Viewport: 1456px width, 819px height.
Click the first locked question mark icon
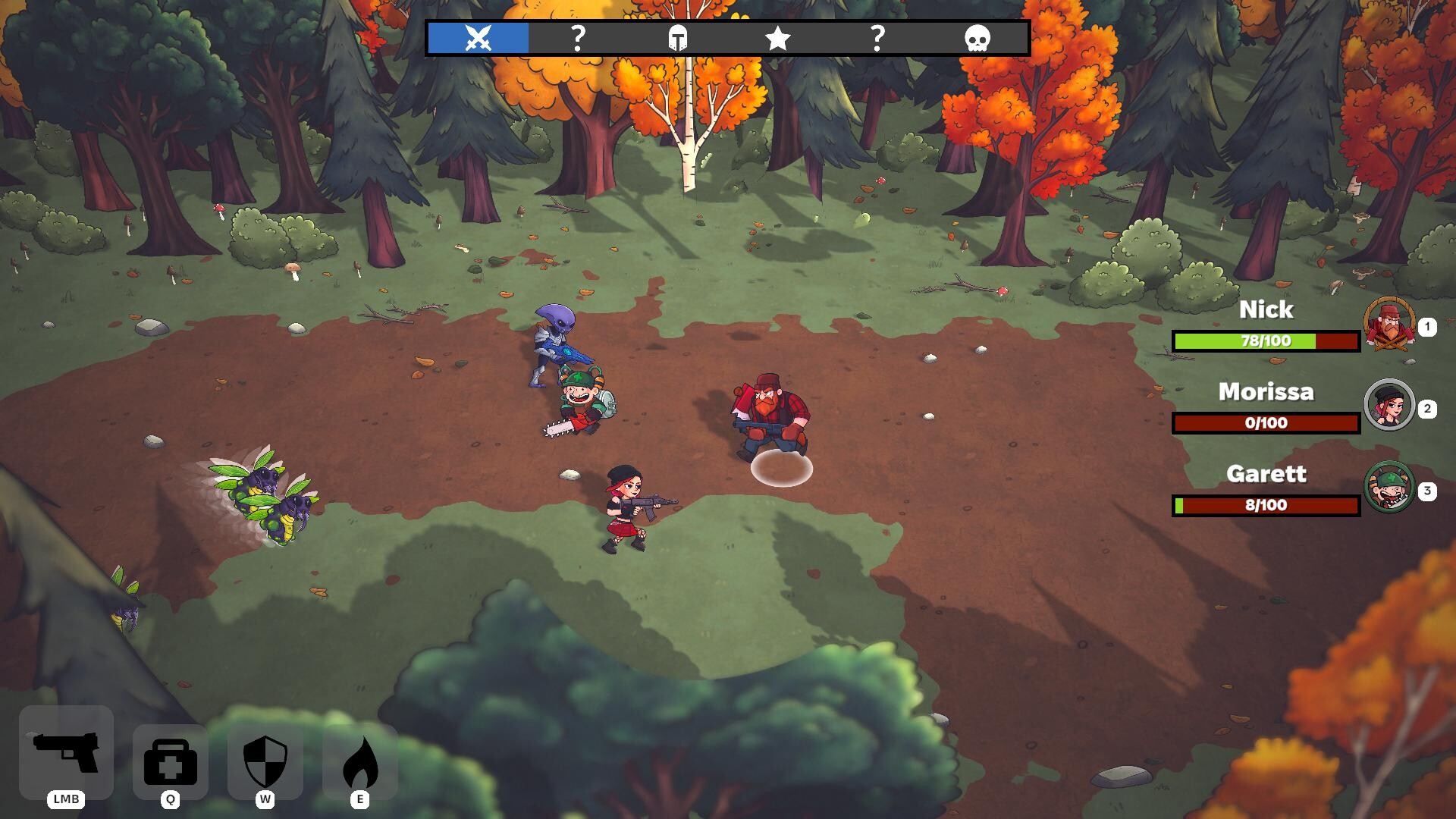(x=579, y=39)
